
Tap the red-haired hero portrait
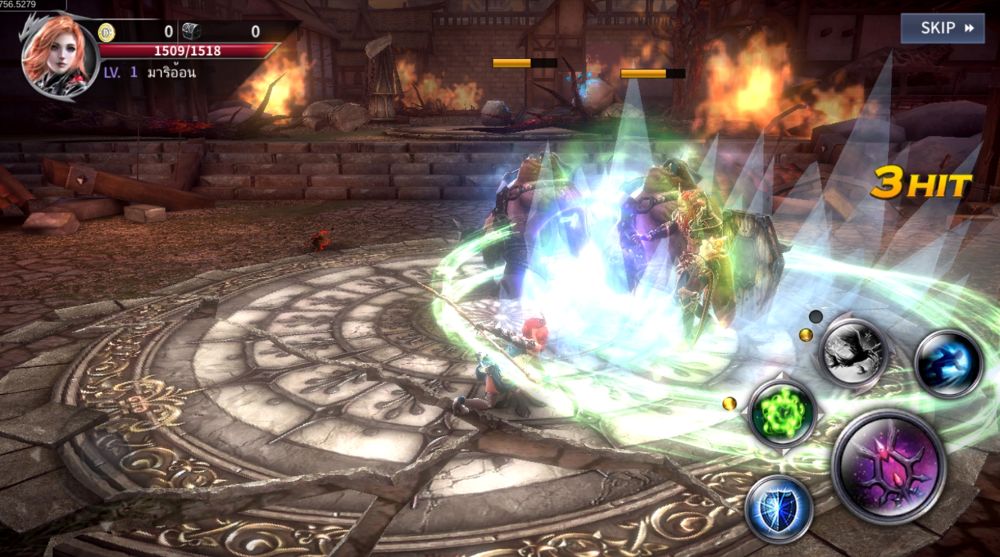coord(58,56)
